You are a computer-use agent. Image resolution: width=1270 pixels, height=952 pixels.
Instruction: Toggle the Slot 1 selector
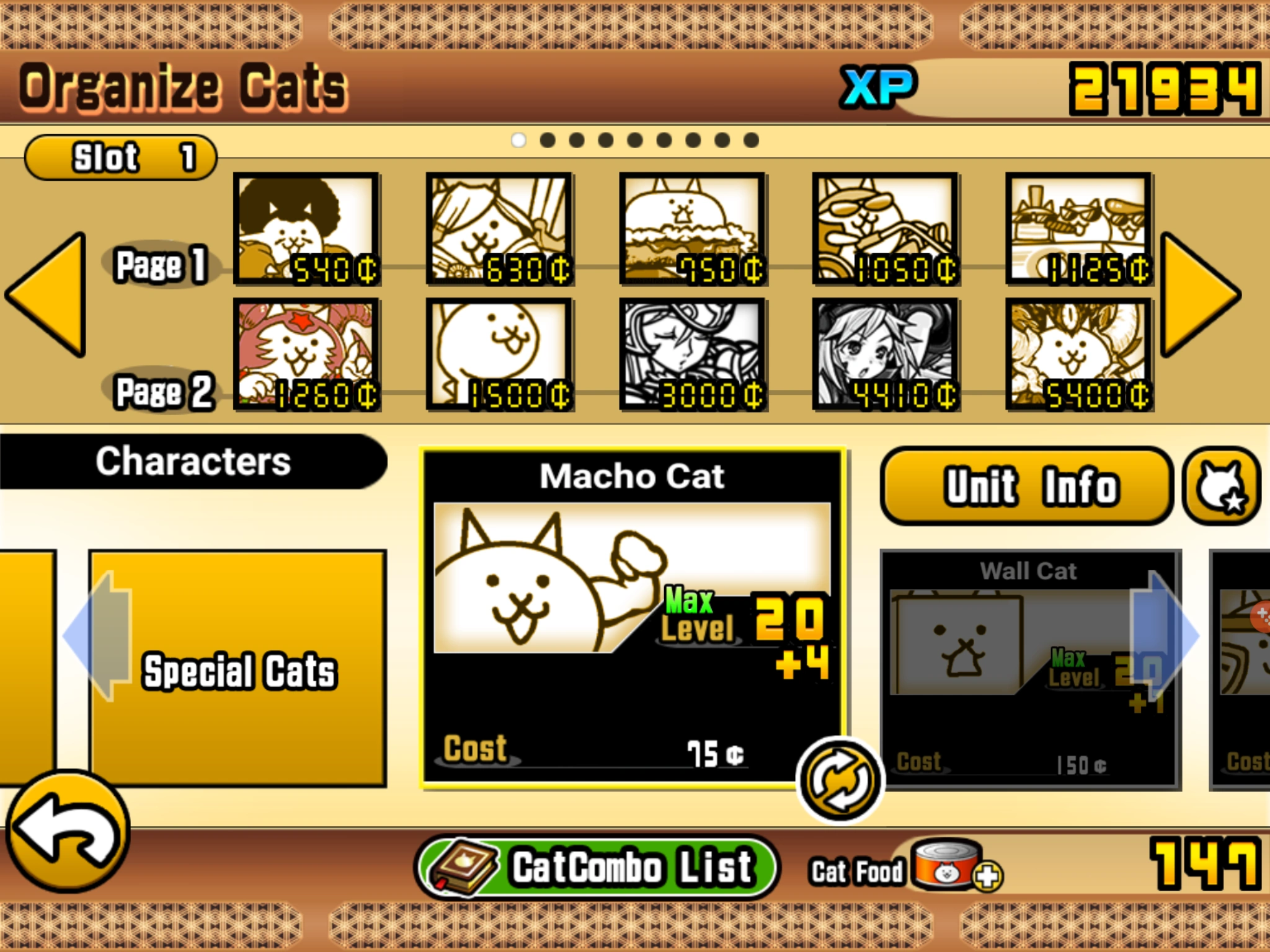click(x=120, y=156)
